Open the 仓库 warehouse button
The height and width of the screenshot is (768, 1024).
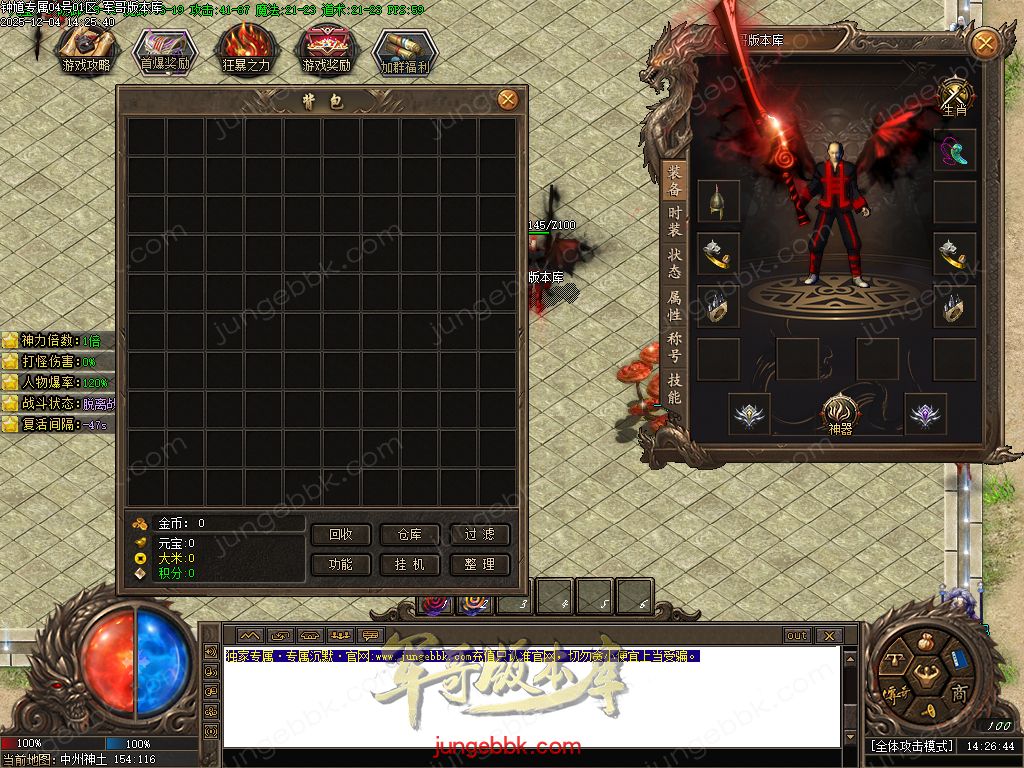pyautogui.click(x=410, y=535)
